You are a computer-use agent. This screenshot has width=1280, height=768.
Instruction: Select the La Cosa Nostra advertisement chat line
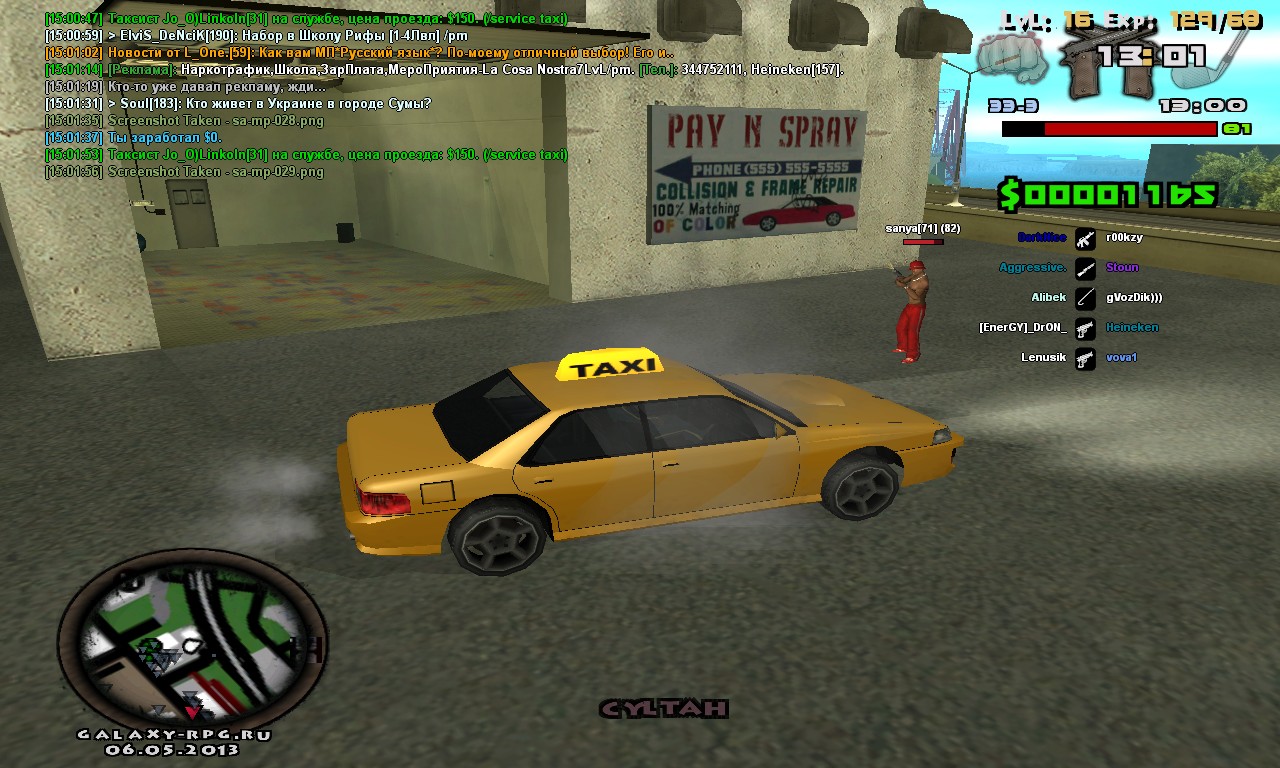coord(444,70)
